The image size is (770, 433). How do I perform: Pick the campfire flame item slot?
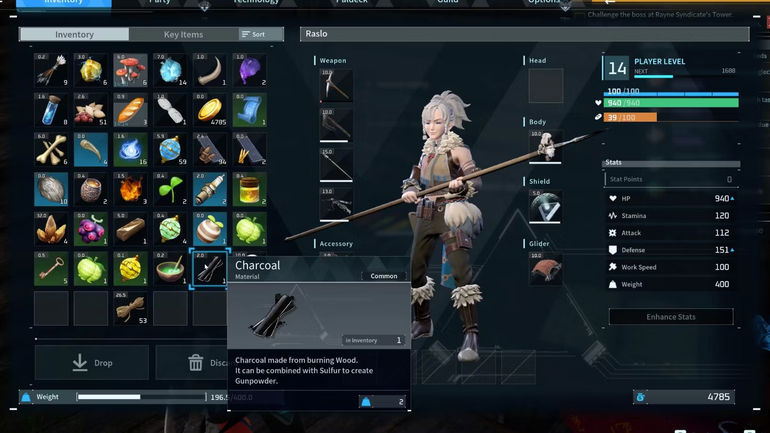(131, 188)
